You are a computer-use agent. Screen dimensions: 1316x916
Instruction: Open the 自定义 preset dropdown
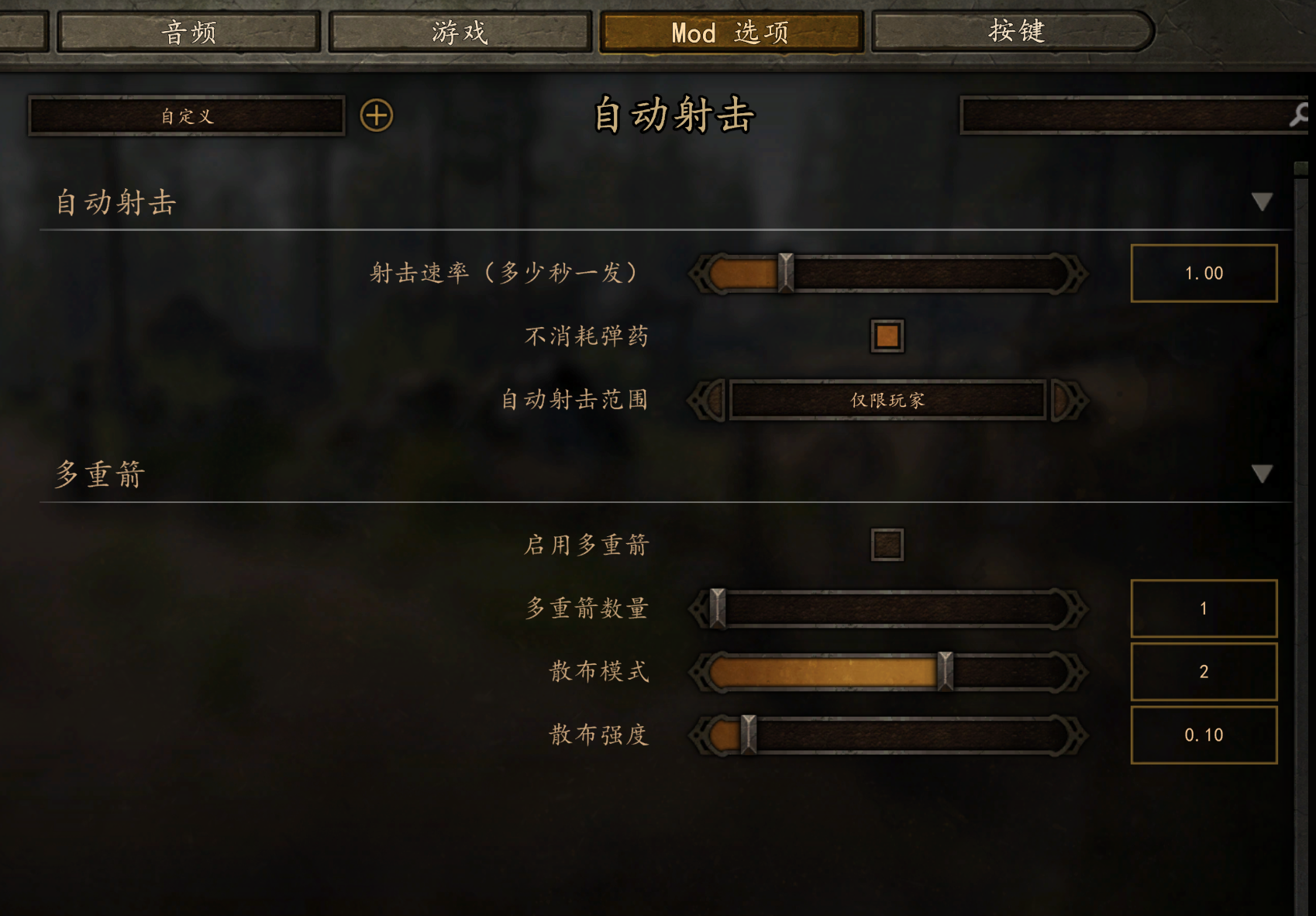pyautogui.click(x=185, y=115)
